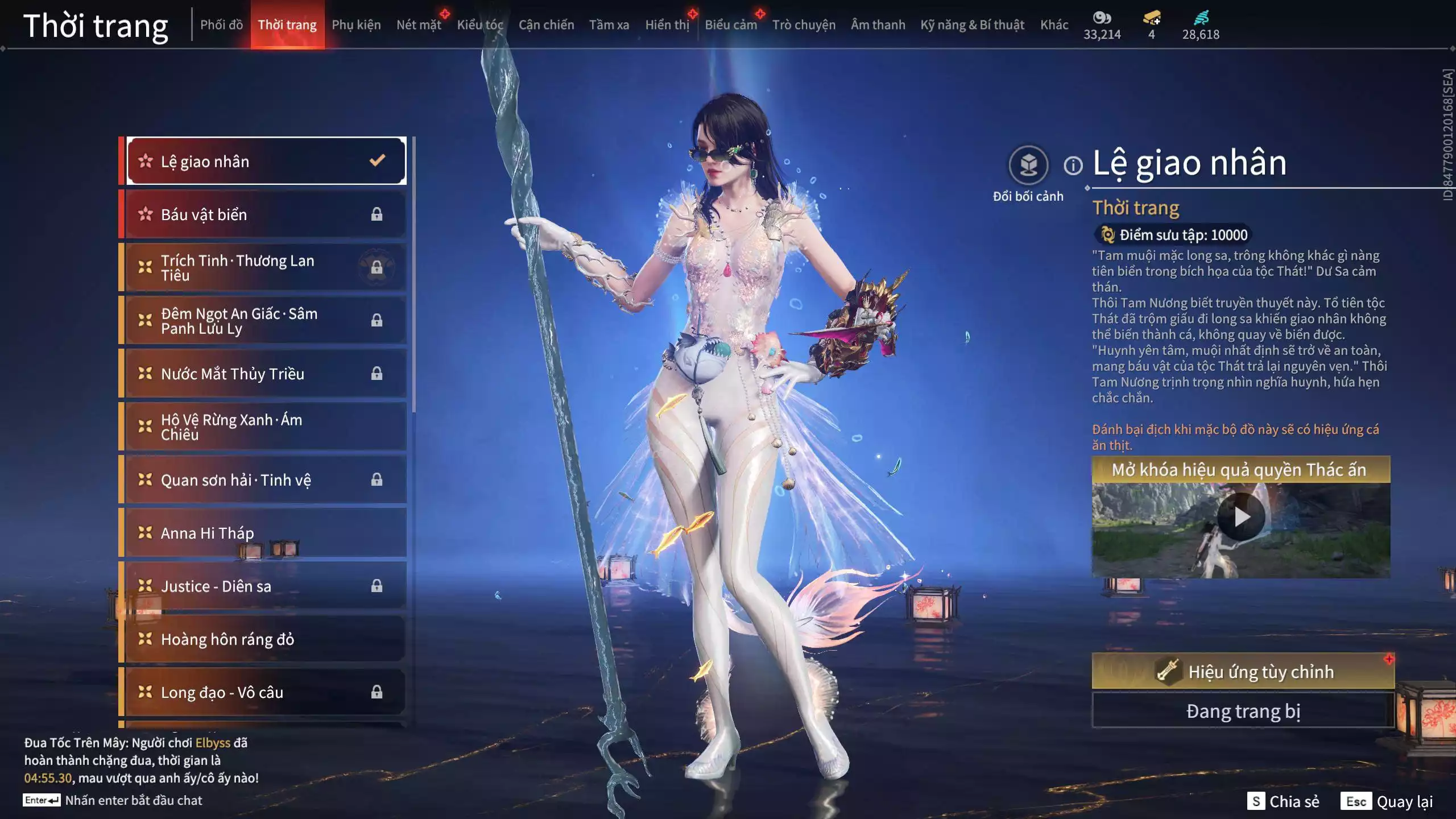Open the Kỹ năng & Bí thuật tab

coord(972,25)
